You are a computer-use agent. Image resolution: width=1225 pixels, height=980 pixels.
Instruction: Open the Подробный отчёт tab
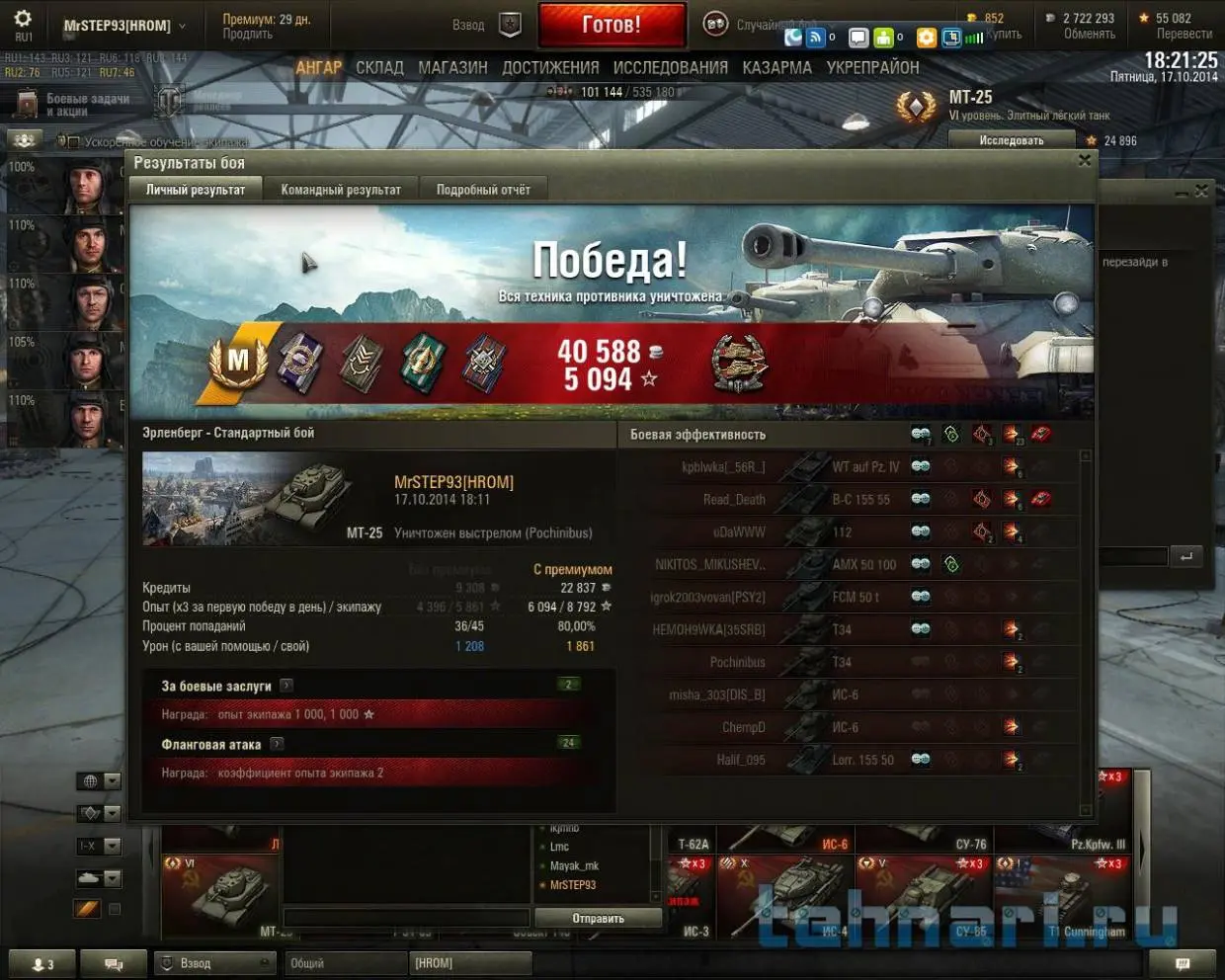tap(483, 190)
